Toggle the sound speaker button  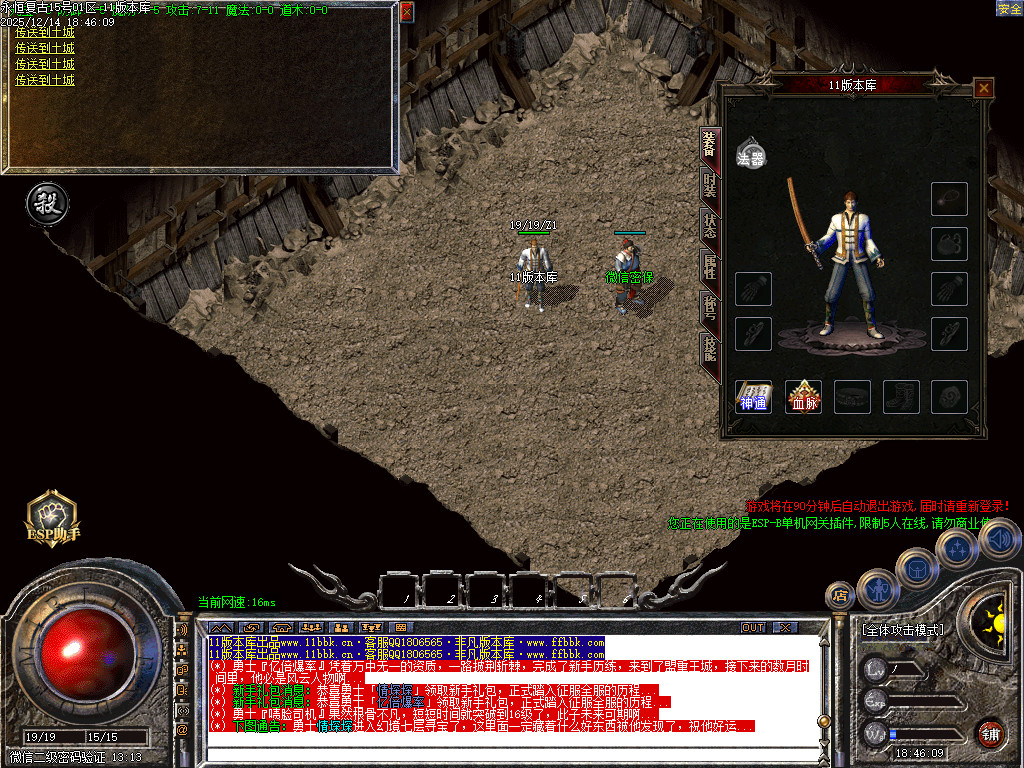997,540
